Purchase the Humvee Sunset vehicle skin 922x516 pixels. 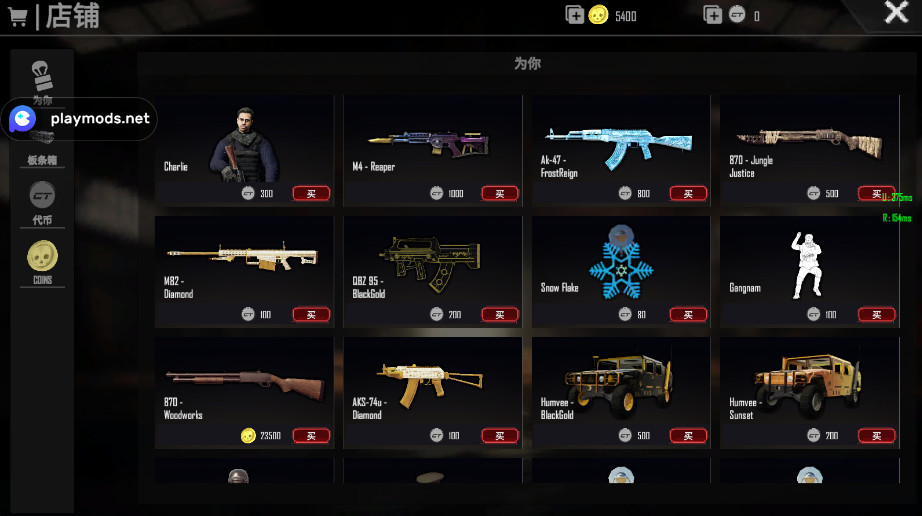[x=876, y=435]
